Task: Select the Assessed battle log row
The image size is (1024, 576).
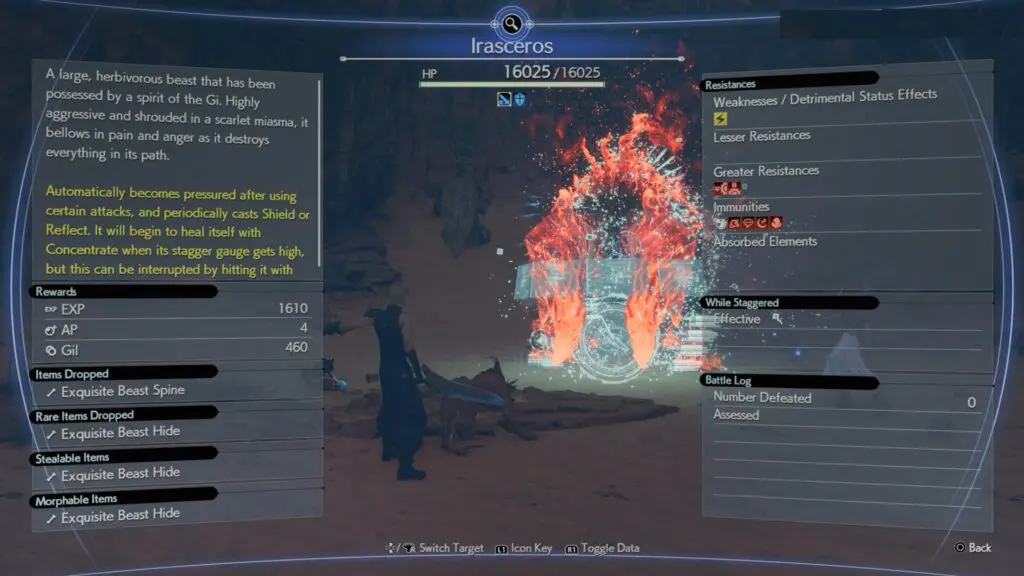Action: point(843,415)
